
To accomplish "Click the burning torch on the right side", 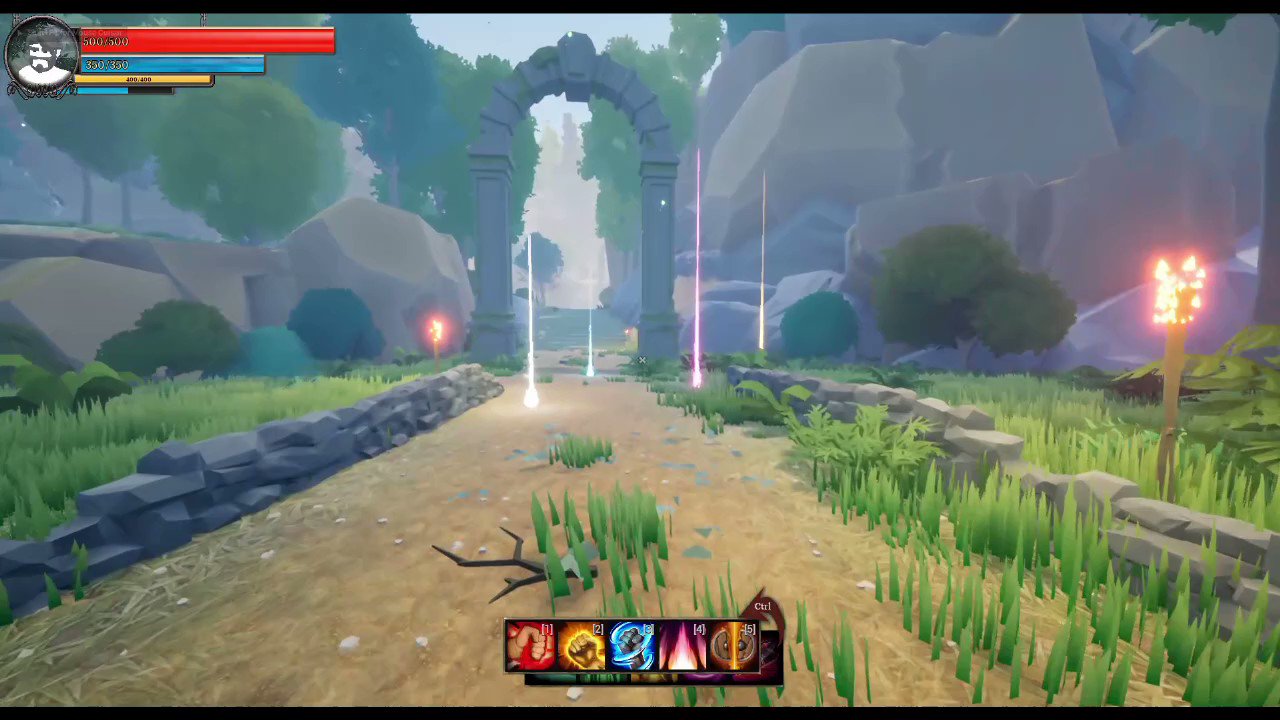I will point(1178,290).
